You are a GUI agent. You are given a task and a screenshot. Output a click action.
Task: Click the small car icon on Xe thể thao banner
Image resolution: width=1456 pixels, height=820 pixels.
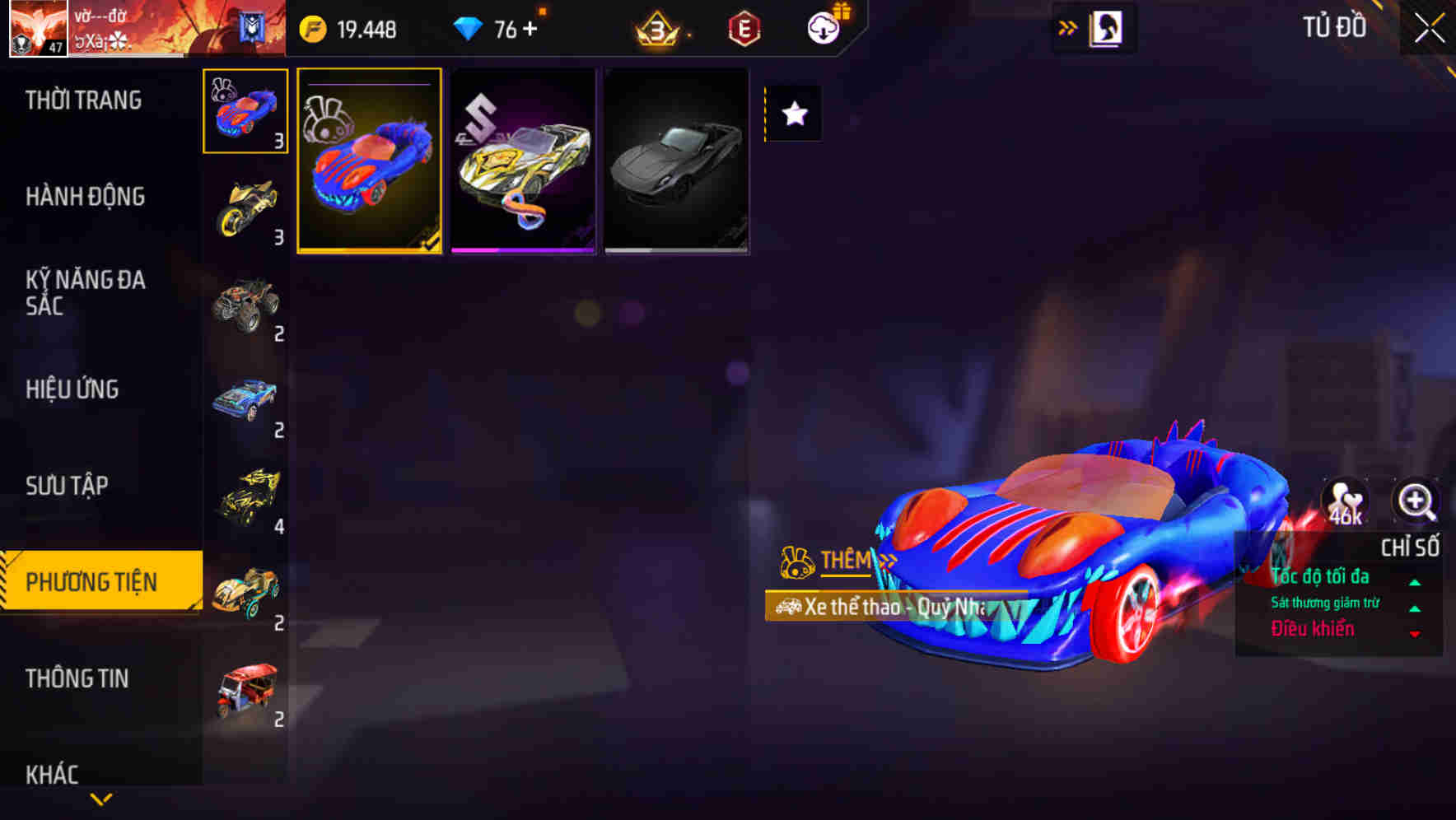point(786,608)
